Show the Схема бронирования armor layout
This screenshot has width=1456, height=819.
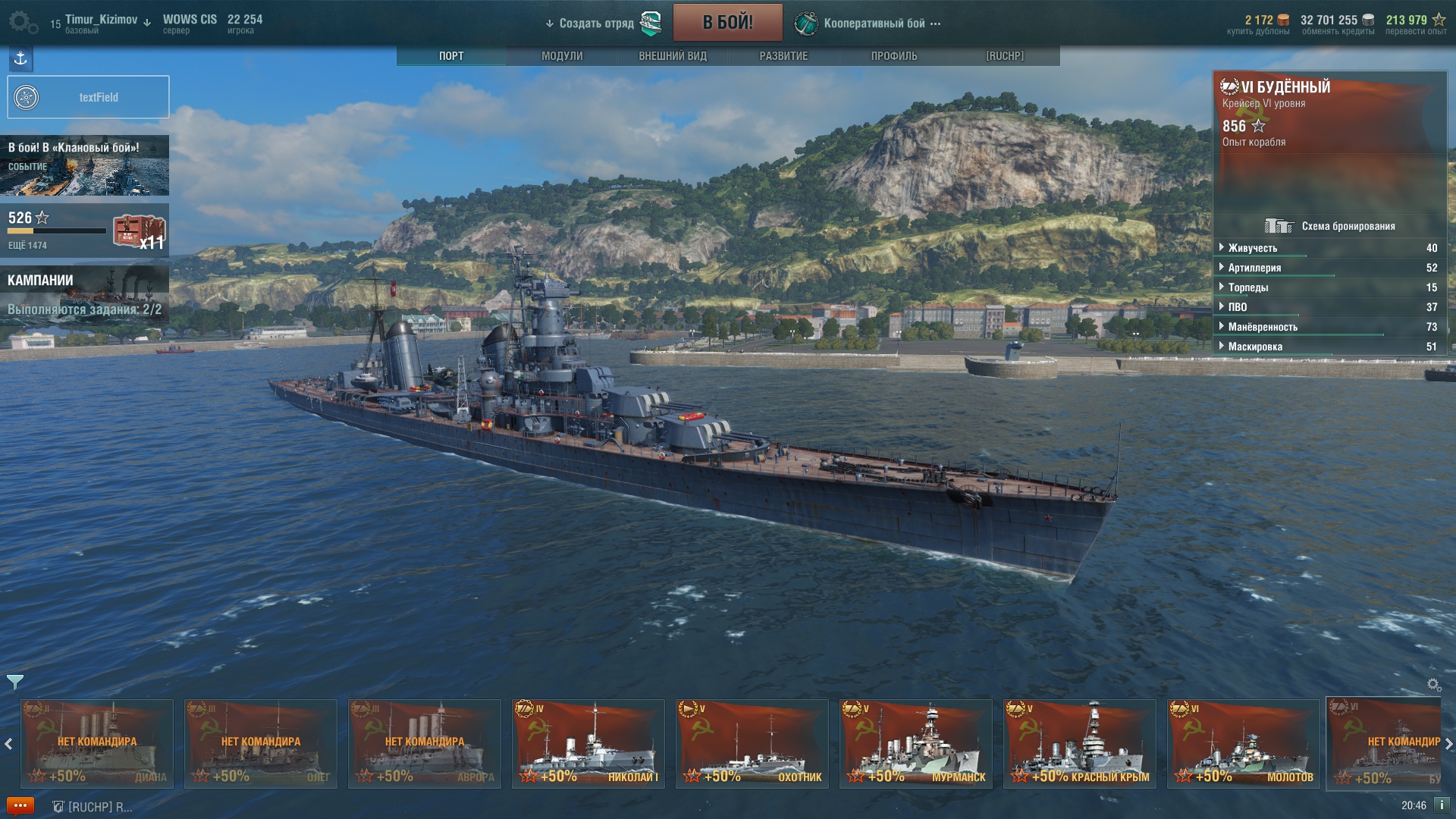pyautogui.click(x=1331, y=226)
